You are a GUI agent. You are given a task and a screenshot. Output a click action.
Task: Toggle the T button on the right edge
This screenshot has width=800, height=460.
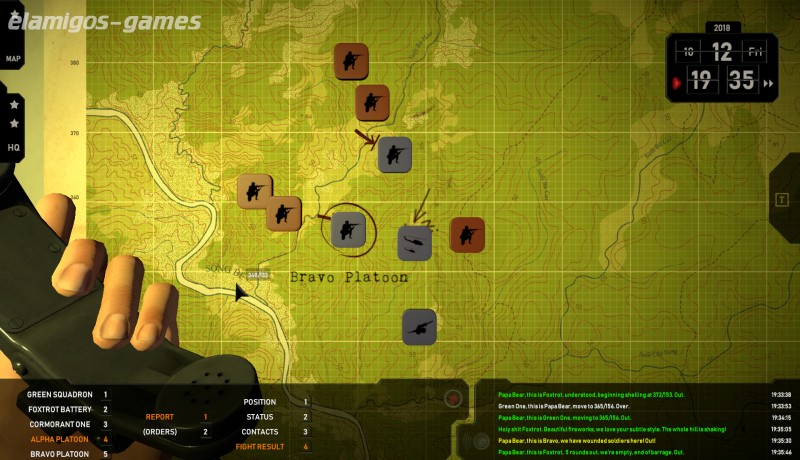(780, 199)
